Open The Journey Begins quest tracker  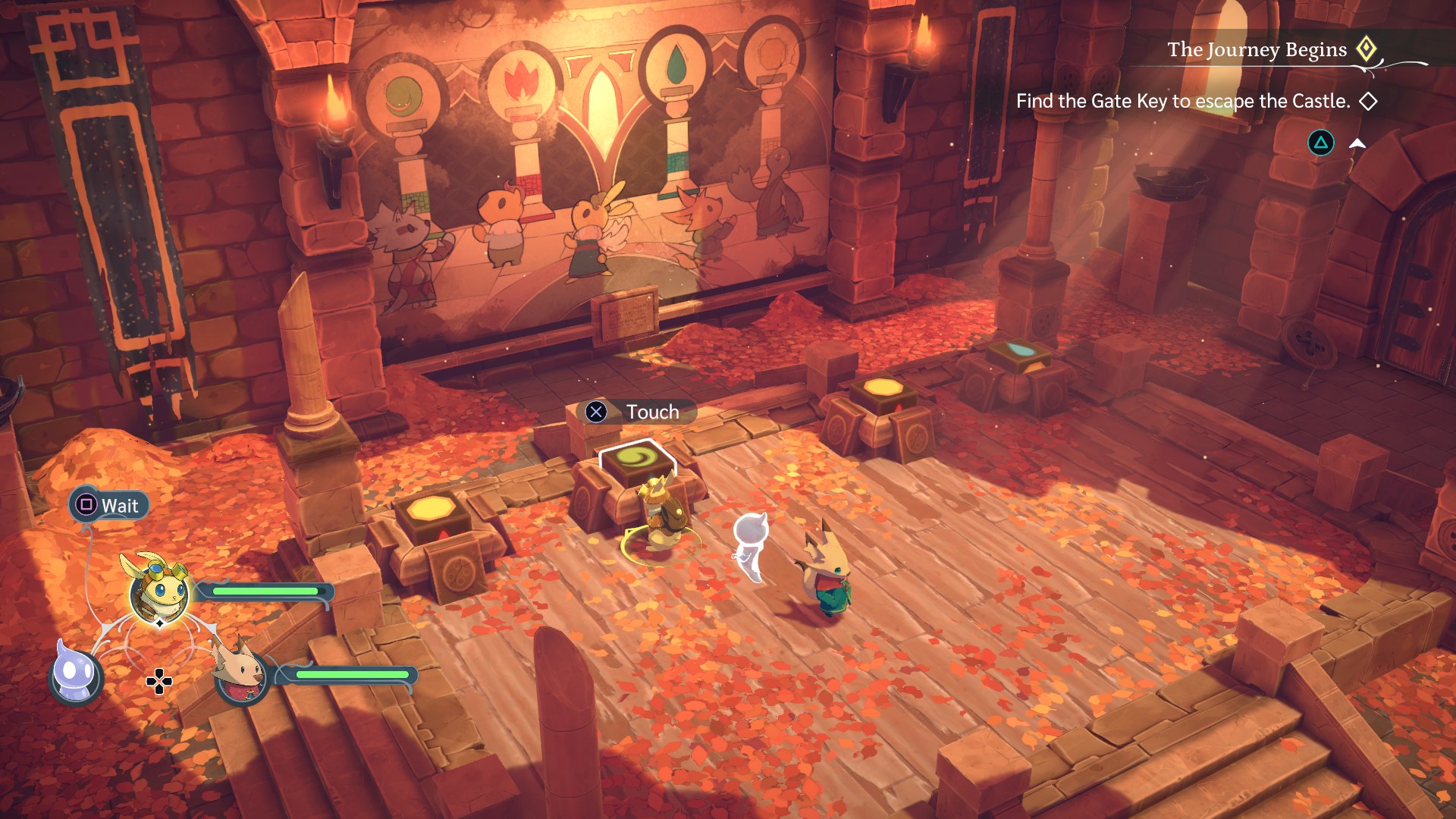click(1257, 50)
